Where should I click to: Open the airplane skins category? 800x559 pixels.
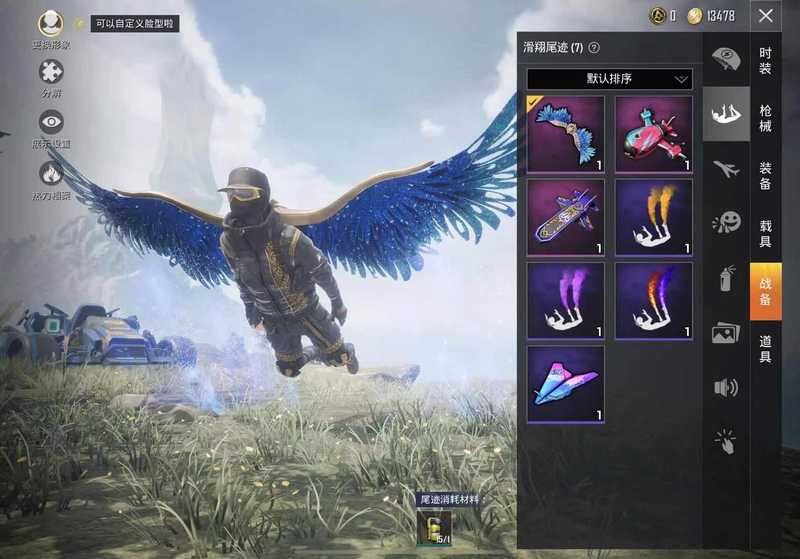tap(726, 169)
